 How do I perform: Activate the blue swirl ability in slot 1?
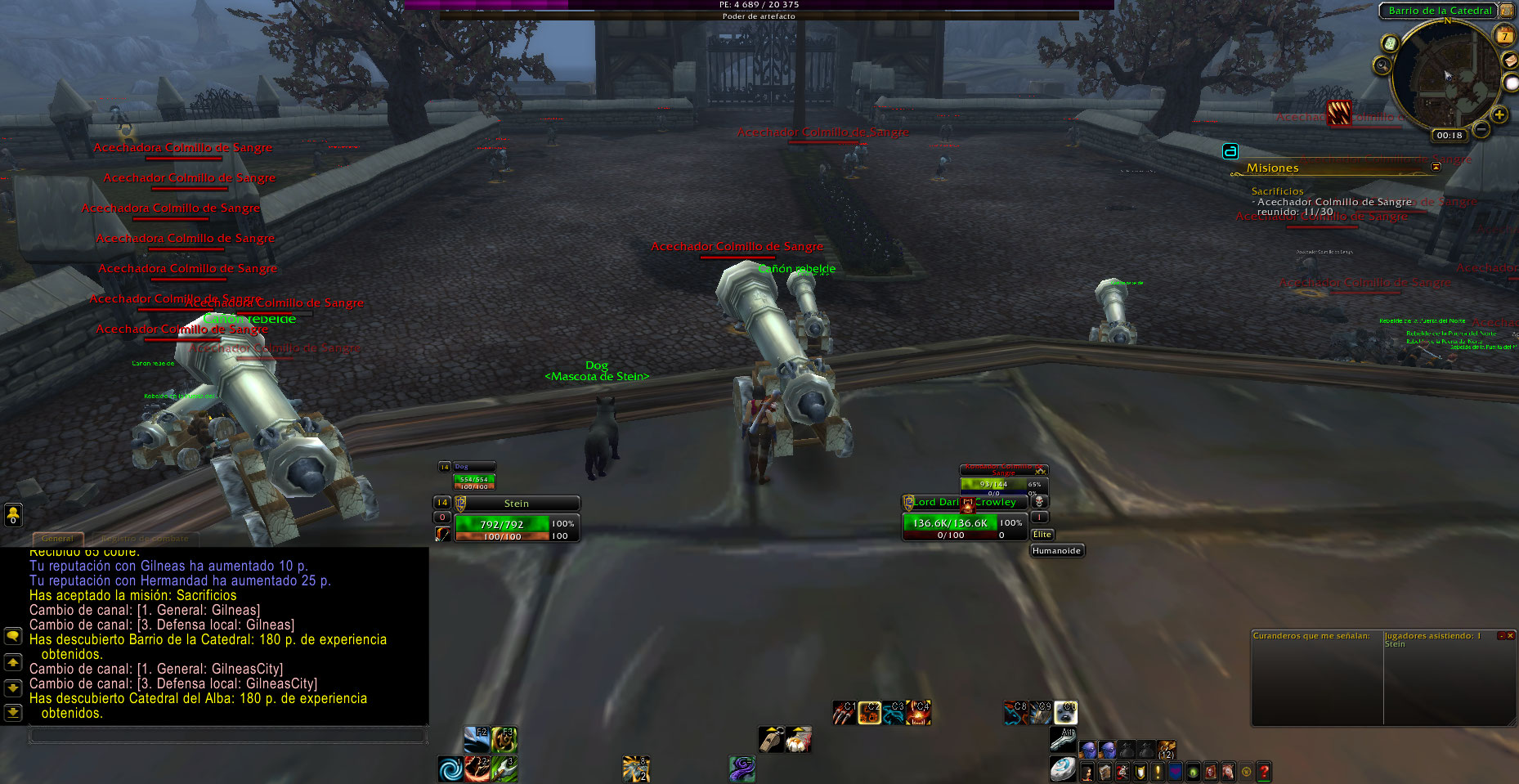450,768
